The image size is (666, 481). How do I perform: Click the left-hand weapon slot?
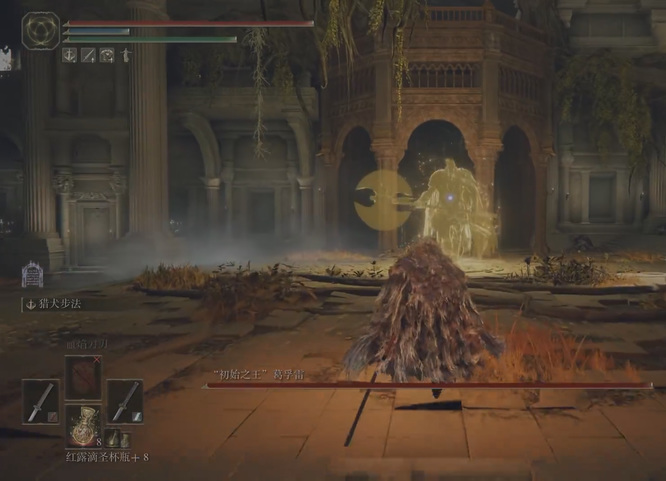click(x=41, y=401)
